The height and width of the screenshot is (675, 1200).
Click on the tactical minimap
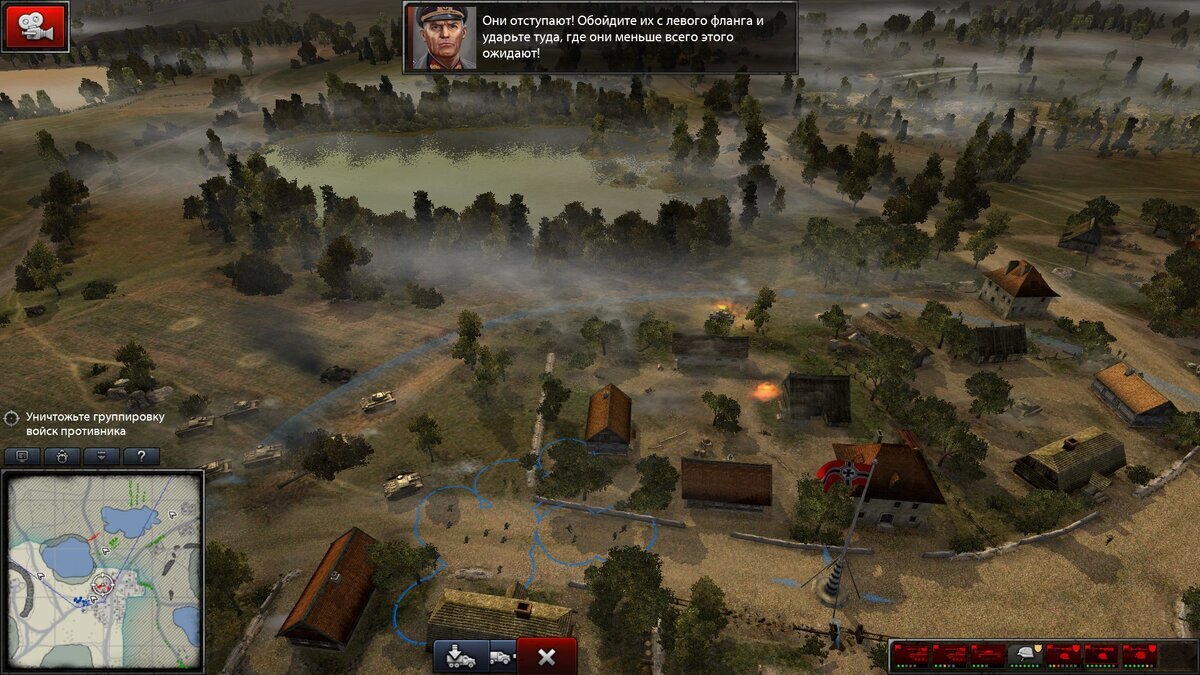pos(104,570)
